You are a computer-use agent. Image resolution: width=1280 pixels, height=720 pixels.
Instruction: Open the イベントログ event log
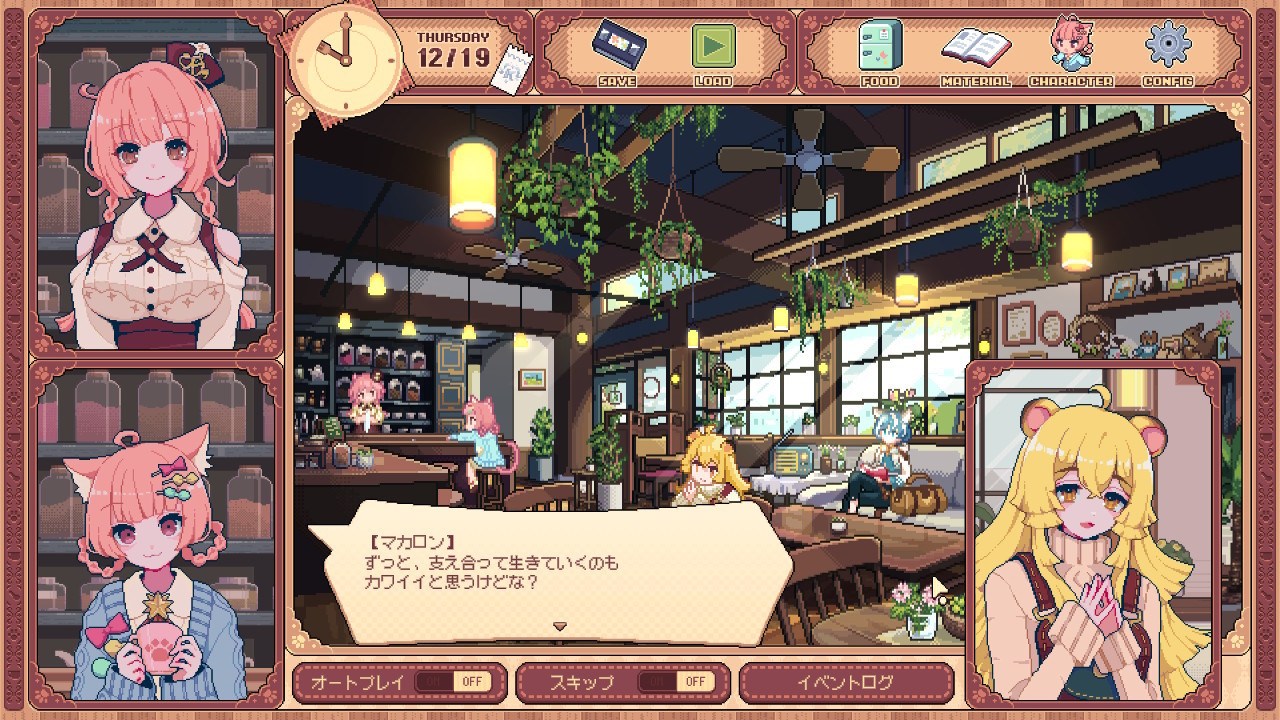click(845, 682)
